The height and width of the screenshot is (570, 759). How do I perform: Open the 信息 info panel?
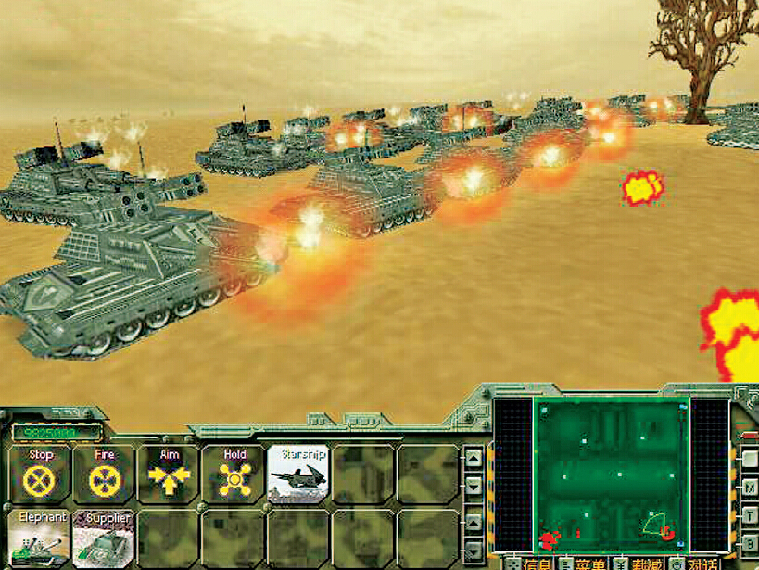(529, 564)
